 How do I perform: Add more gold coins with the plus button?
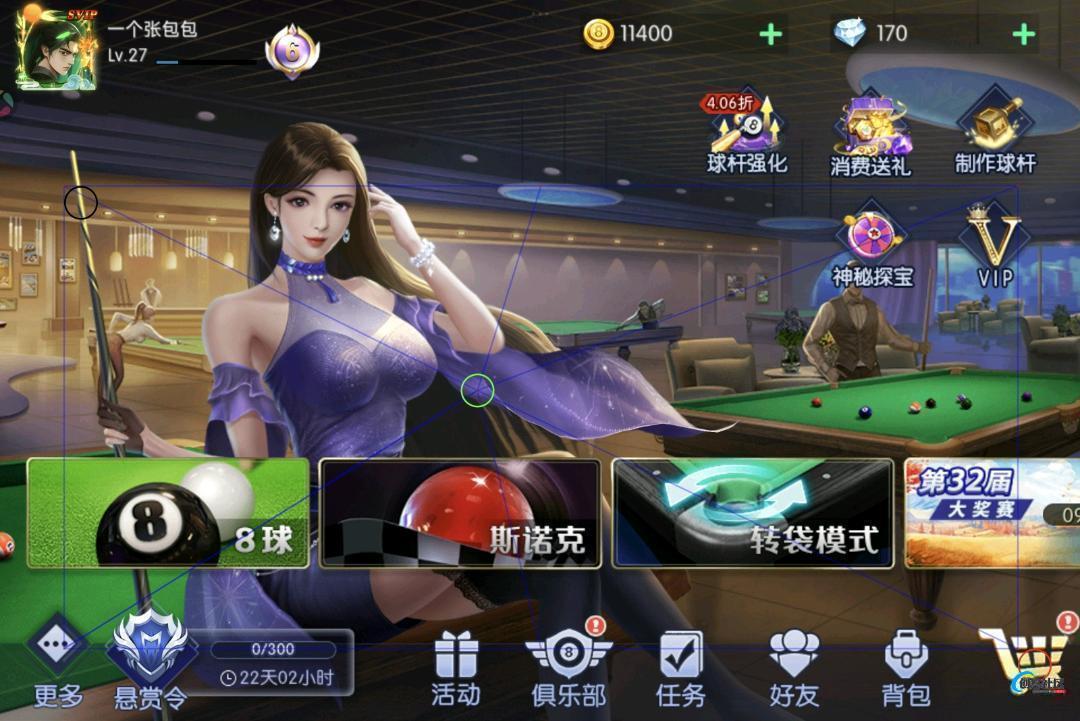click(x=770, y=35)
